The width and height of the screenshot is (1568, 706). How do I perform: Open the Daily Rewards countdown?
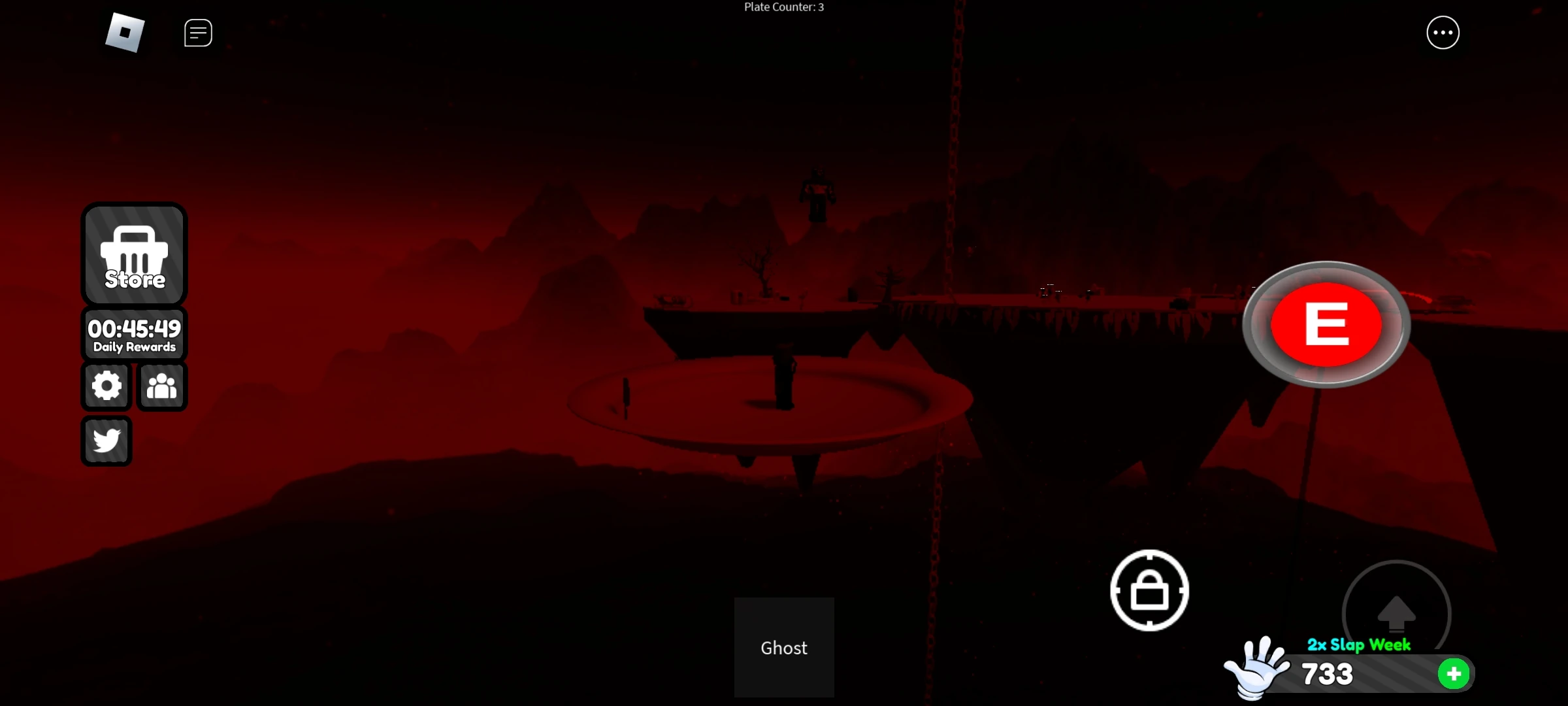[134, 333]
